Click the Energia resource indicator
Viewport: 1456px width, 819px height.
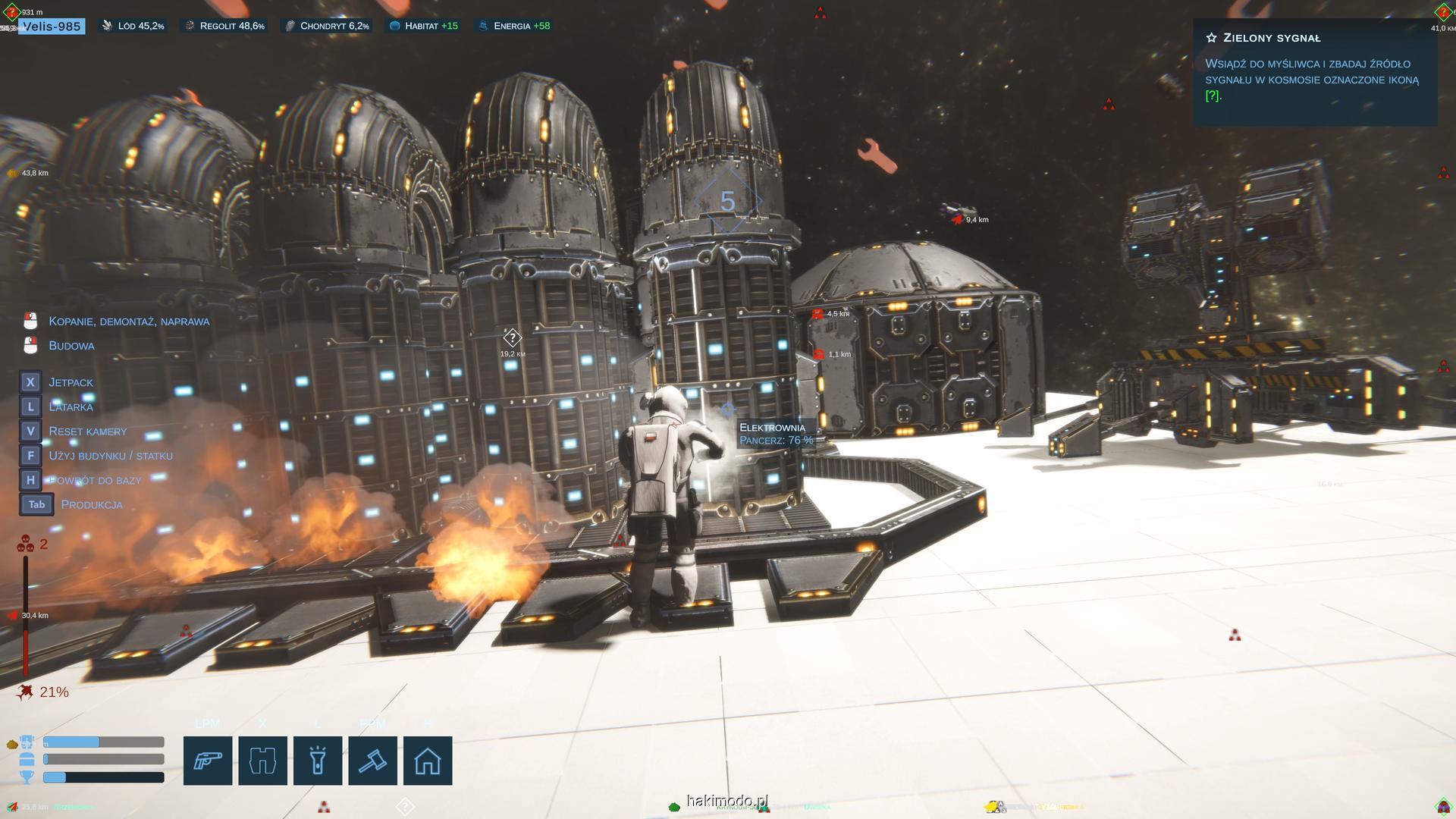(x=513, y=26)
